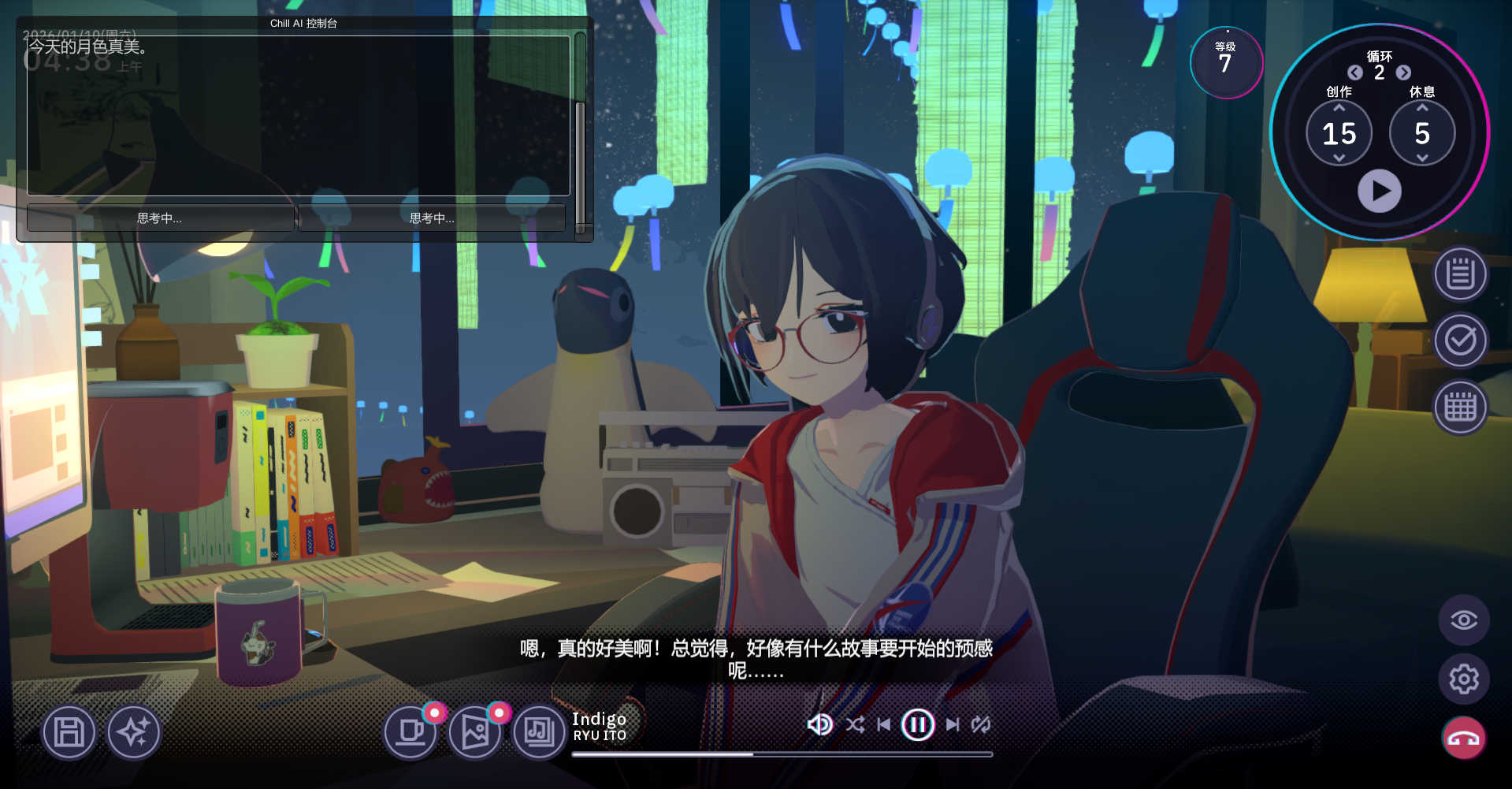This screenshot has height=789, width=1512.
Task: Open the drink menu with notification badge
Action: [410, 731]
